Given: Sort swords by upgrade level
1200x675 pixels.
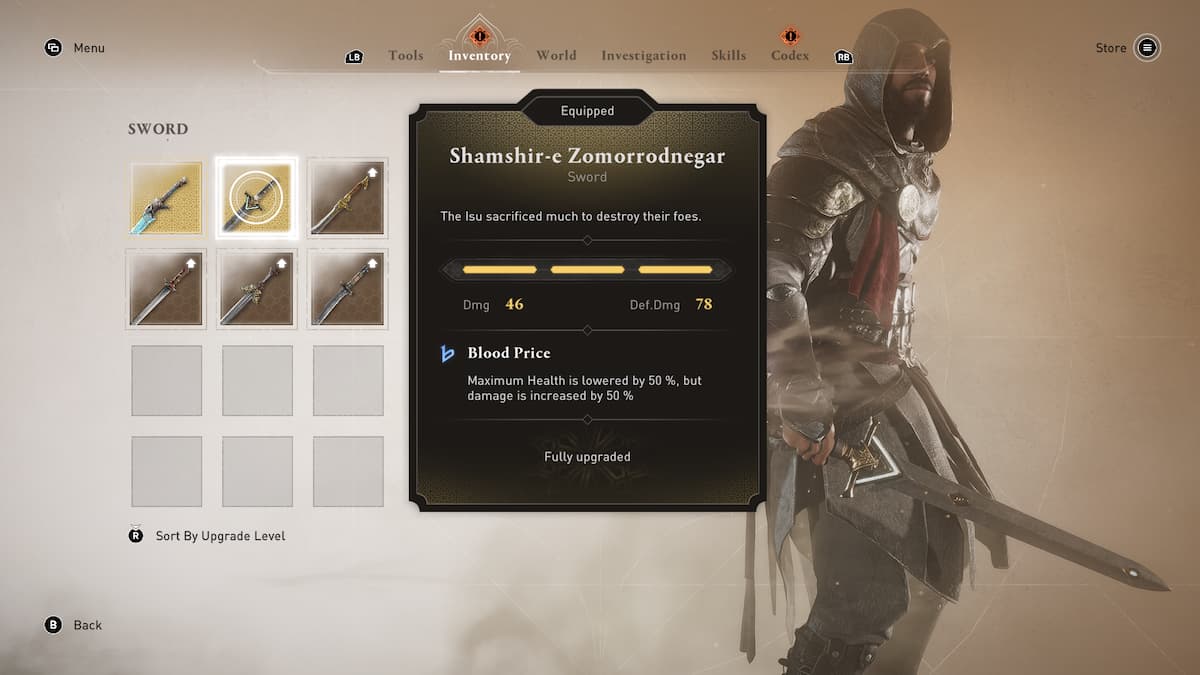Looking at the screenshot, I should (x=220, y=536).
